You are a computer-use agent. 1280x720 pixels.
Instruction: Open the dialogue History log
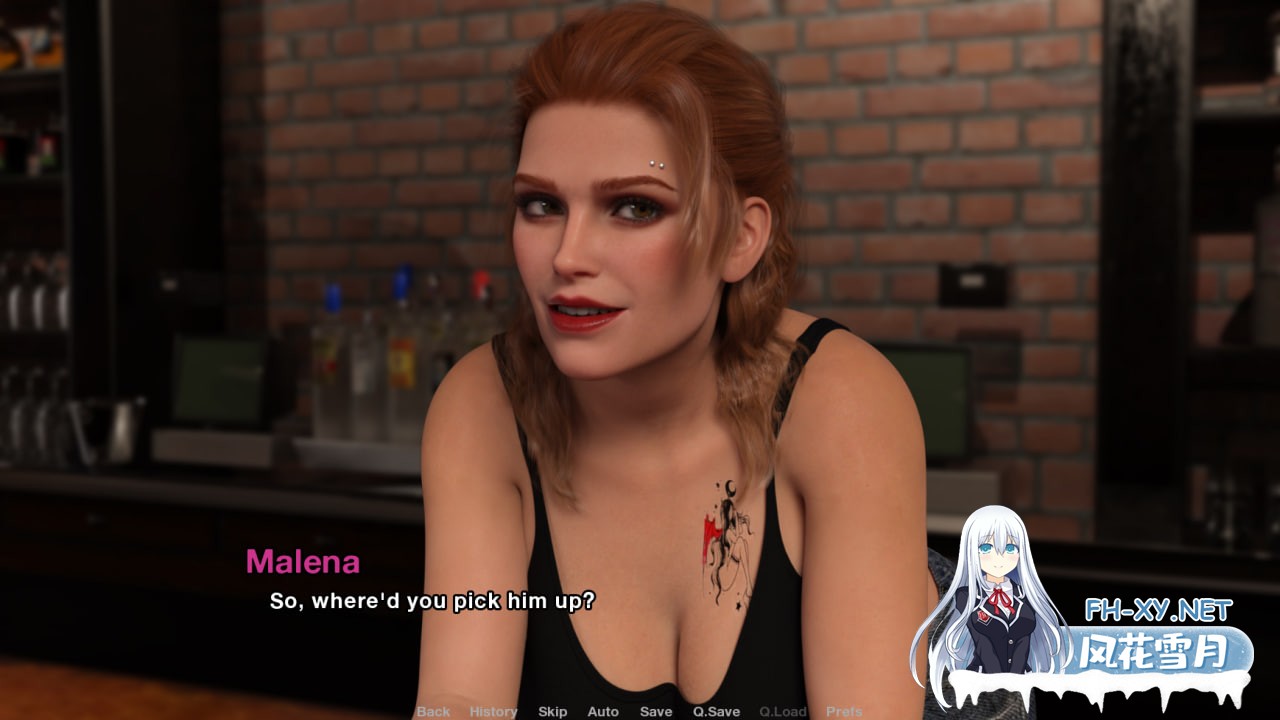click(493, 711)
